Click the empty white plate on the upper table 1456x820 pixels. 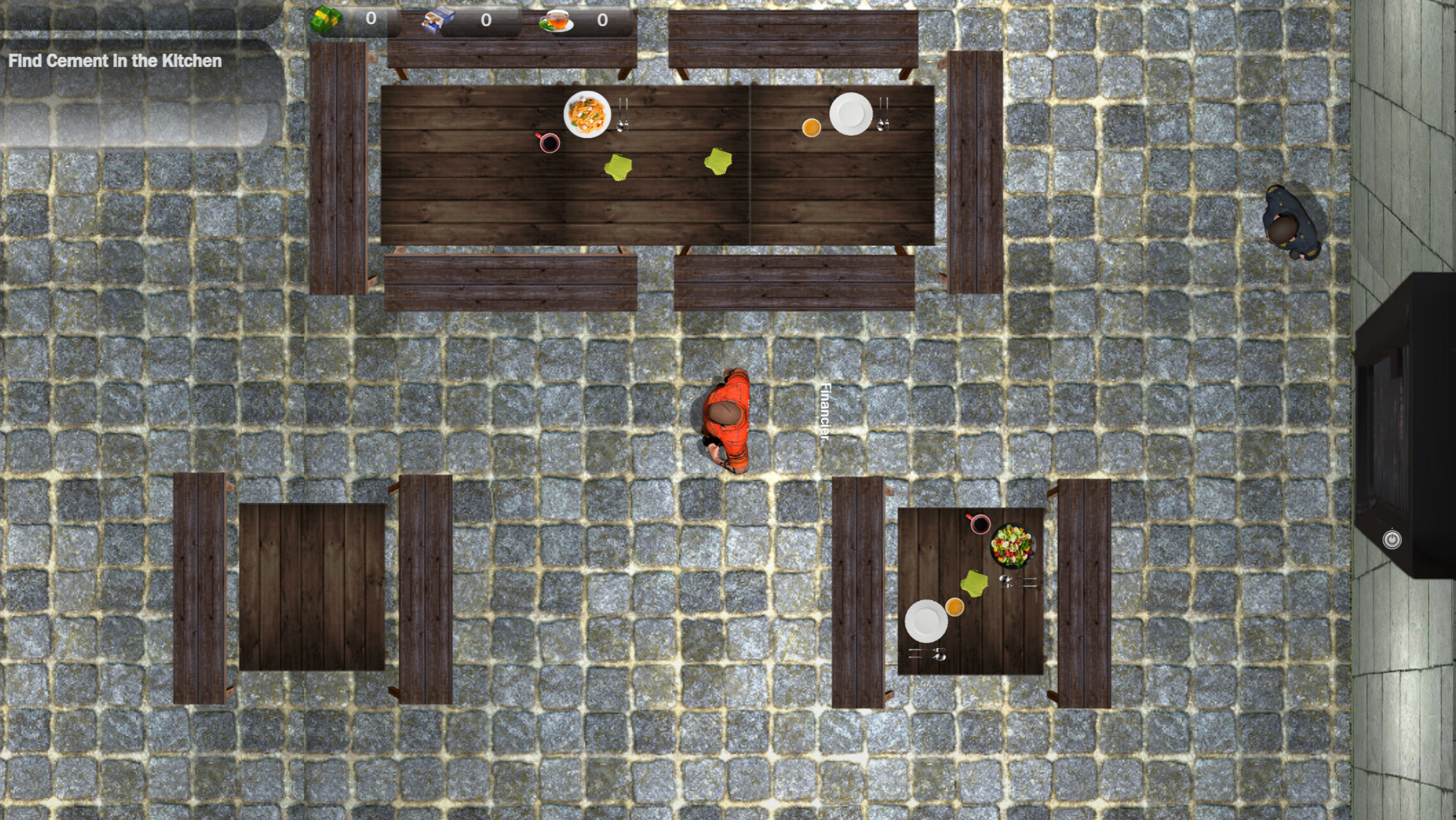(x=851, y=113)
